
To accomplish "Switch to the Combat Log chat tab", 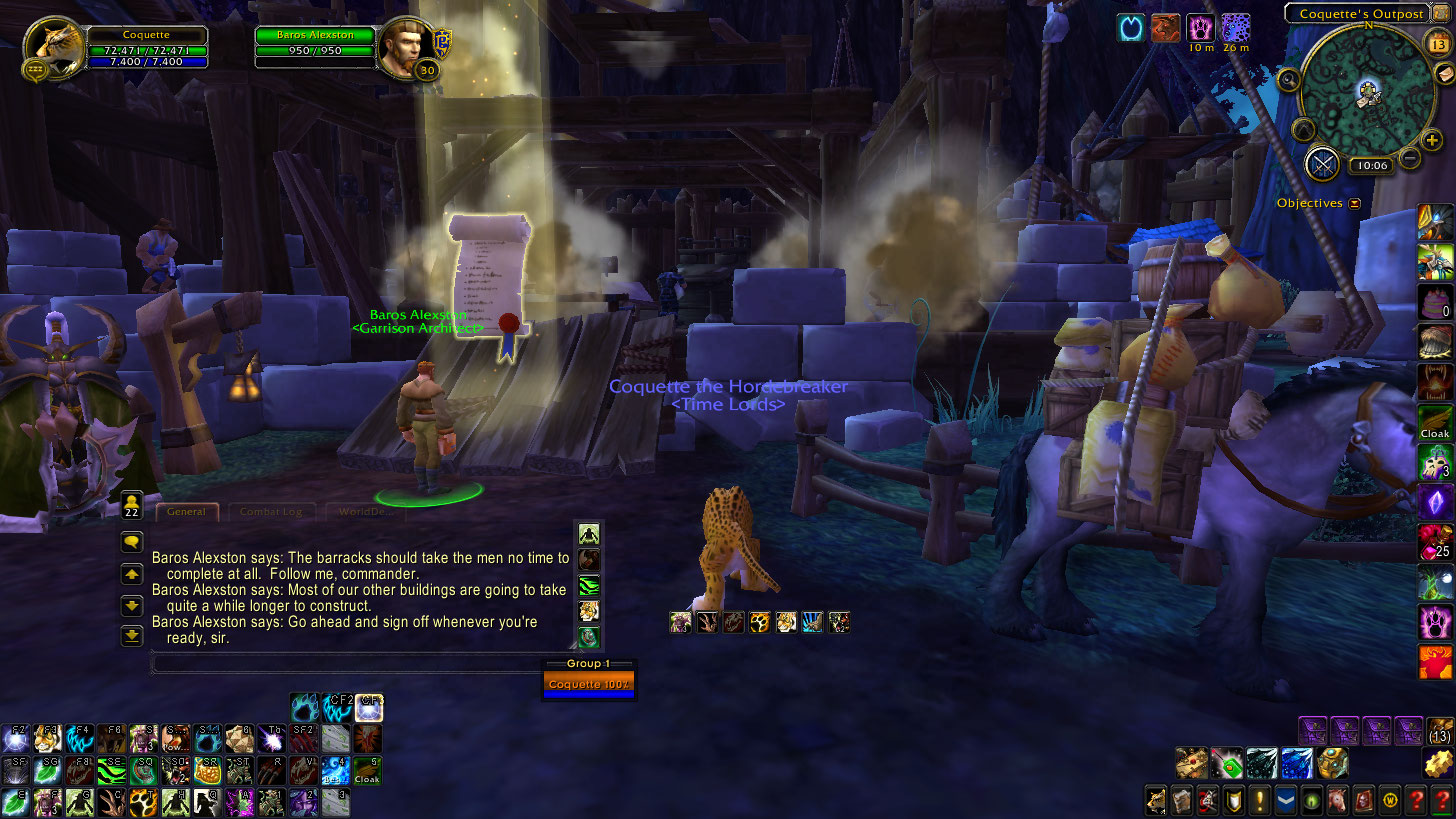I will coord(272,511).
